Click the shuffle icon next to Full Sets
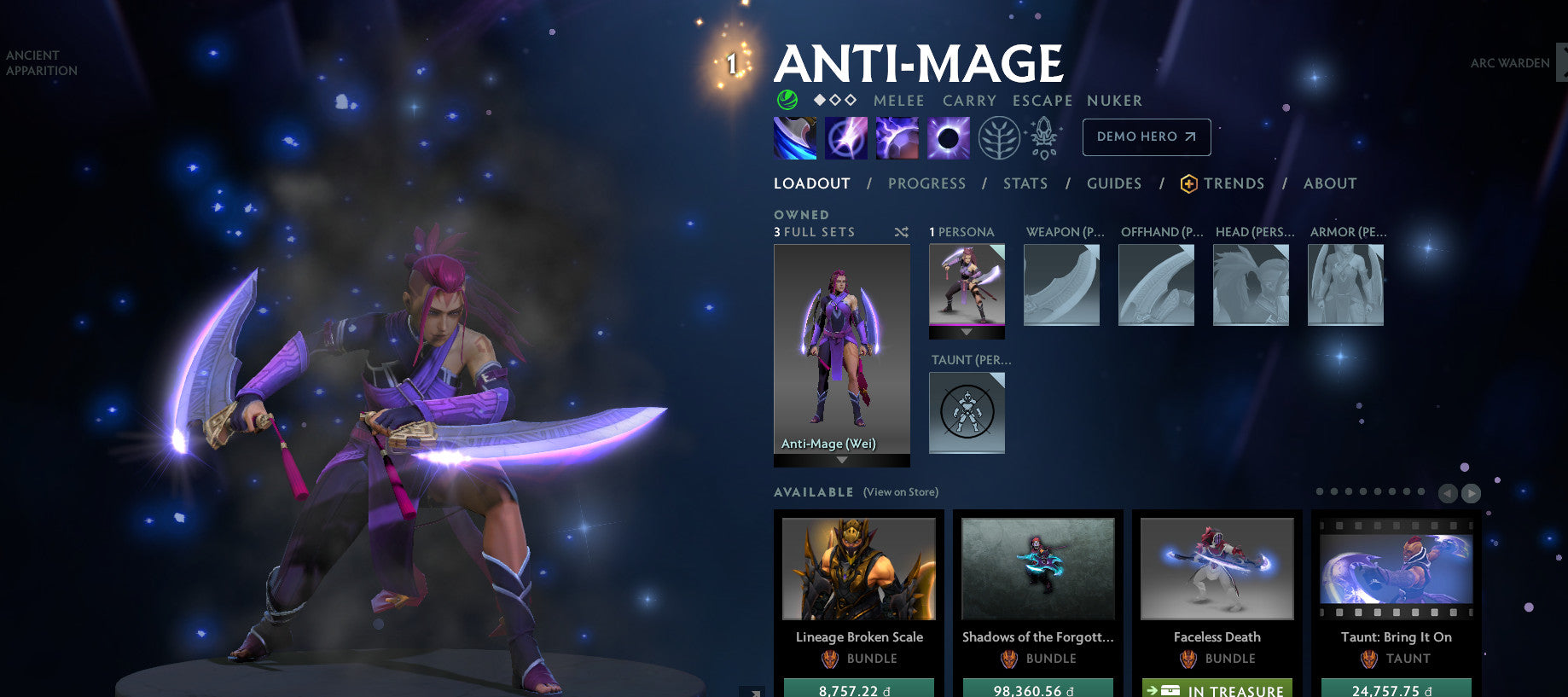 click(x=900, y=231)
